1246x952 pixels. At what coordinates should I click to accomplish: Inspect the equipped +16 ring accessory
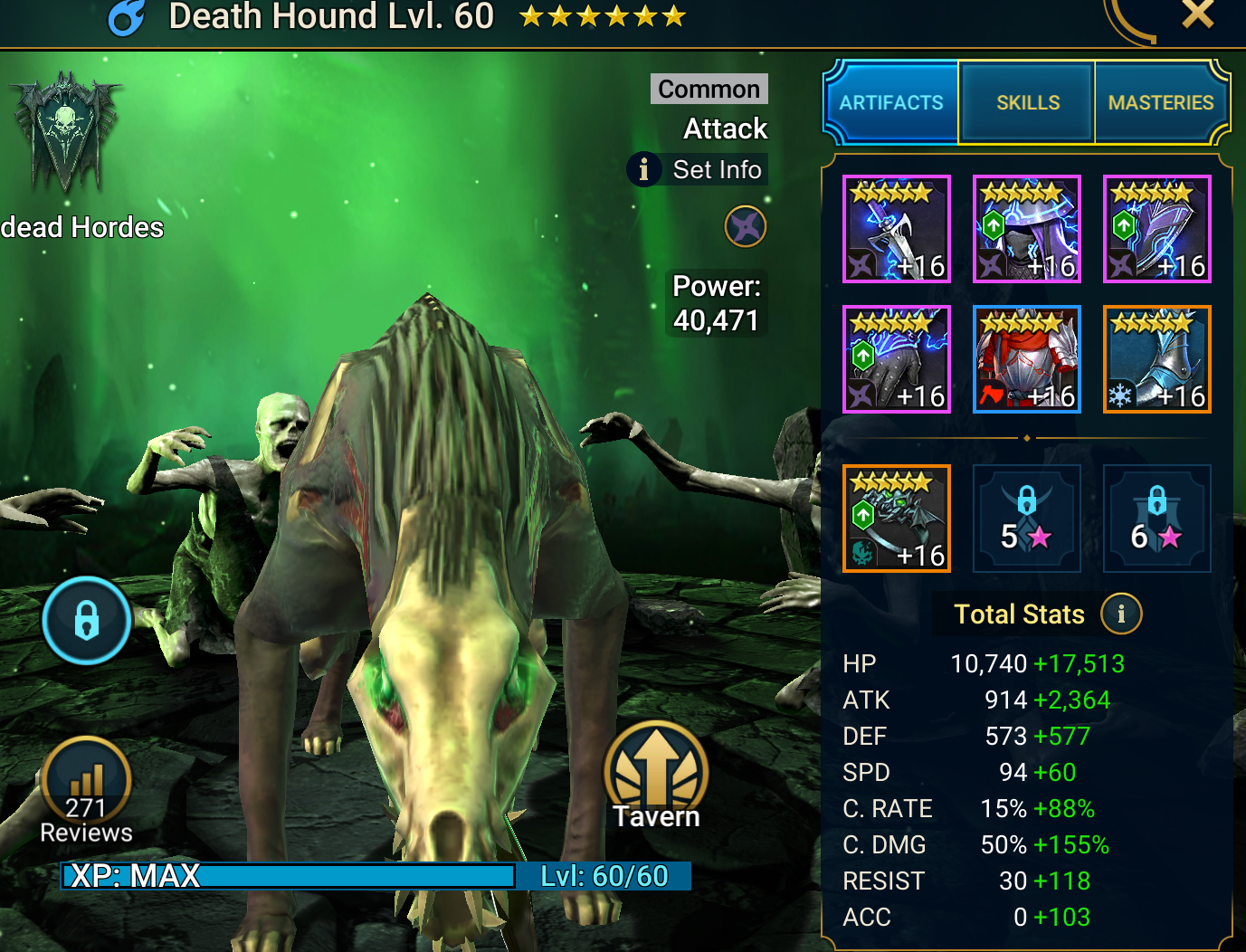[x=896, y=518]
